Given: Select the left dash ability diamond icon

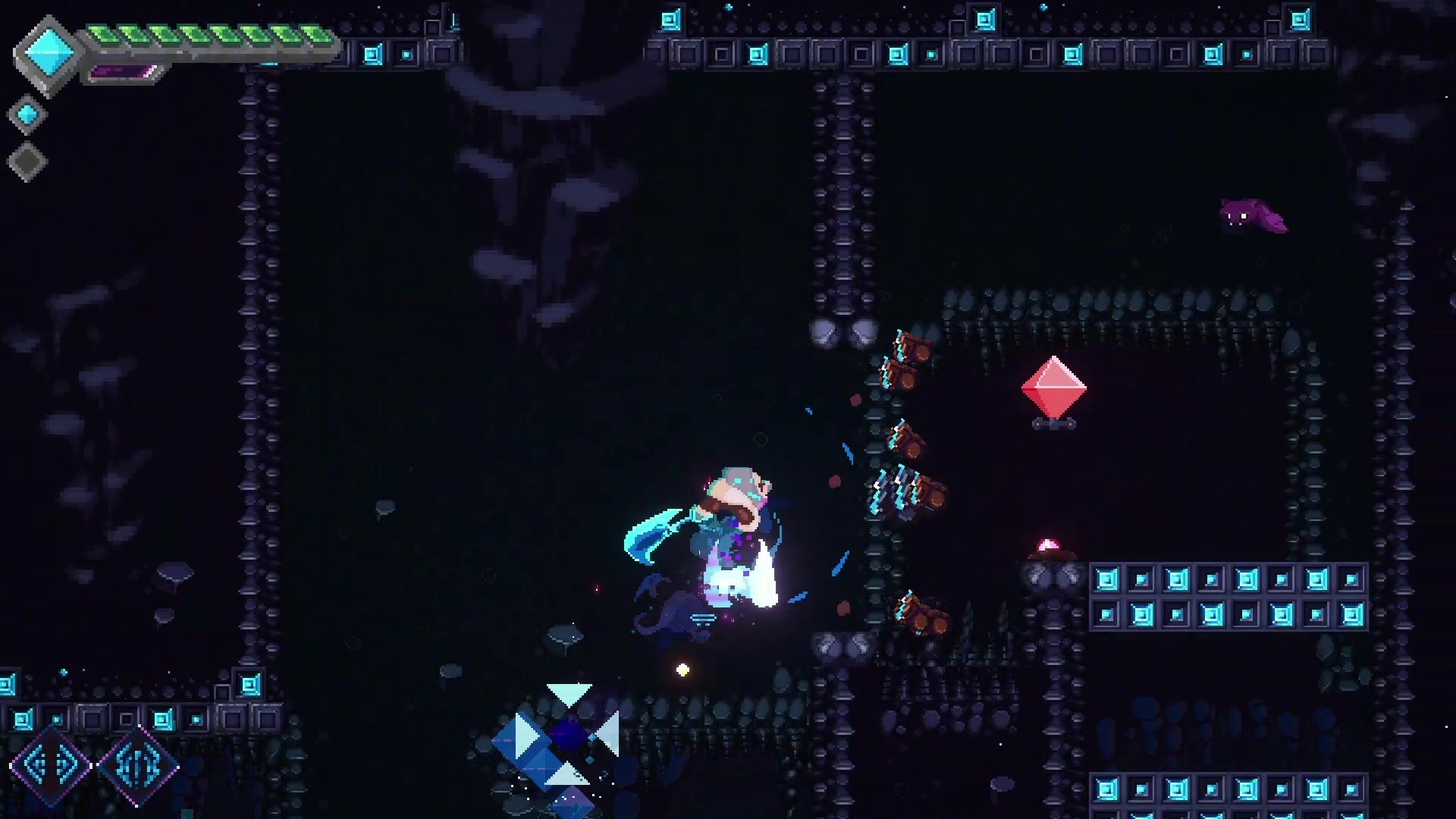Looking at the screenshot, I should tap(49, 766).
